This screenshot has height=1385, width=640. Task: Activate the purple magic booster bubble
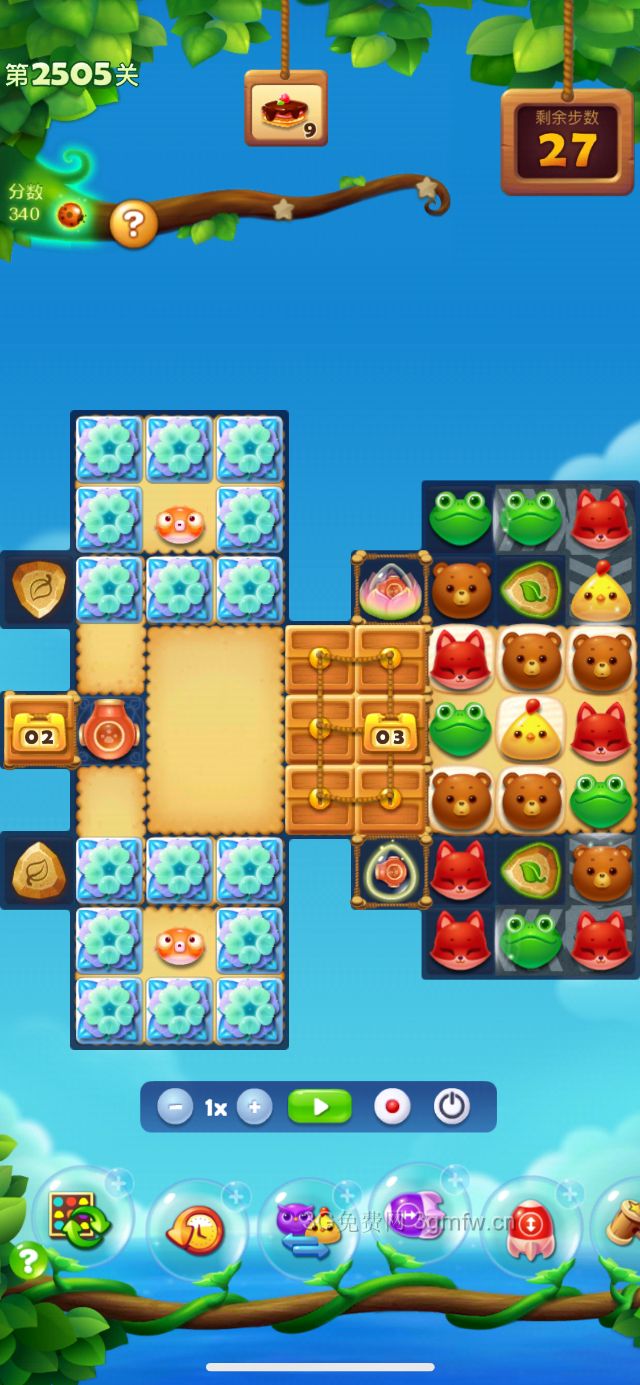419,1214
